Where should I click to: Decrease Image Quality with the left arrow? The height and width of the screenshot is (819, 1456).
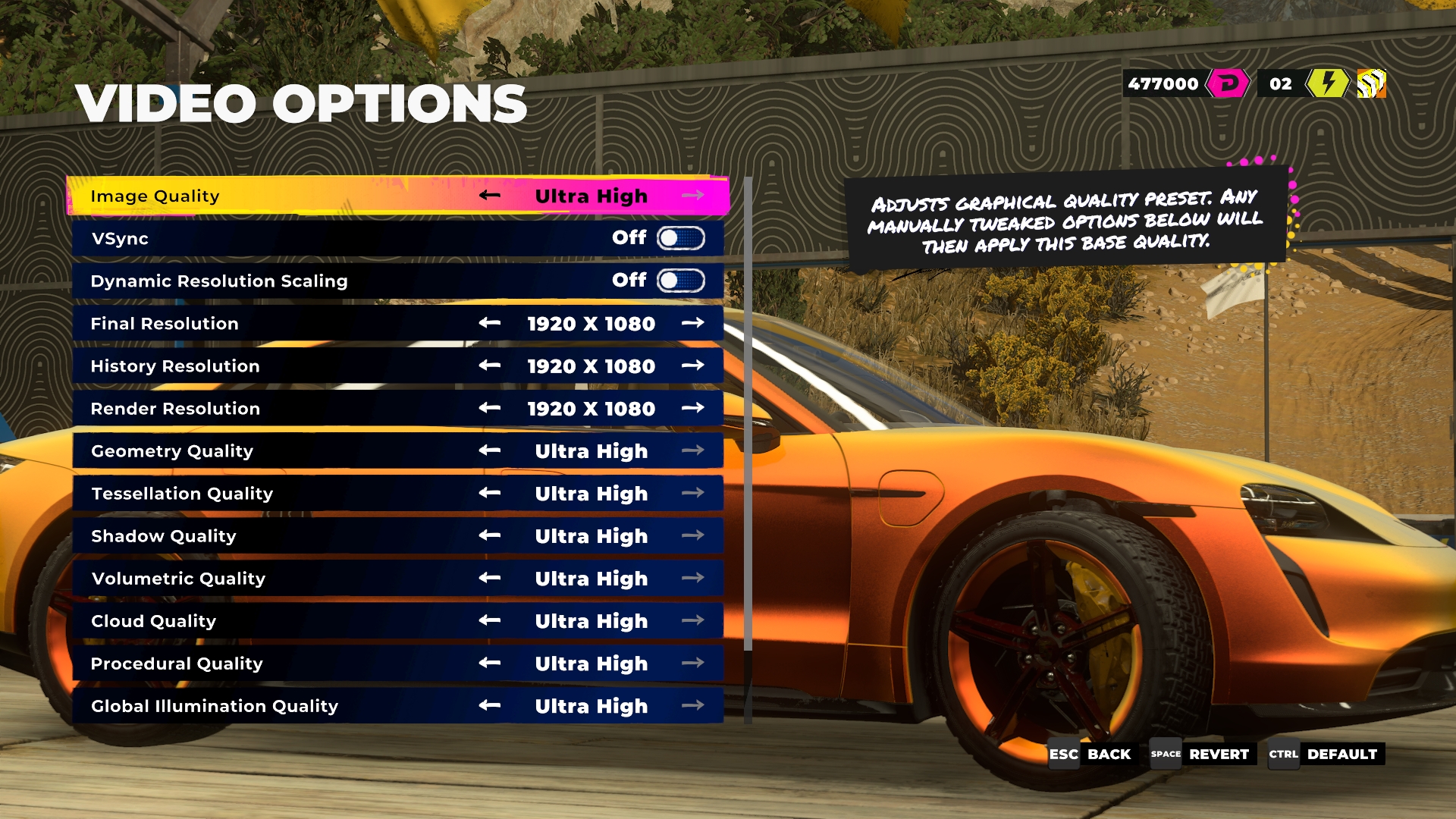pos(490,196)
